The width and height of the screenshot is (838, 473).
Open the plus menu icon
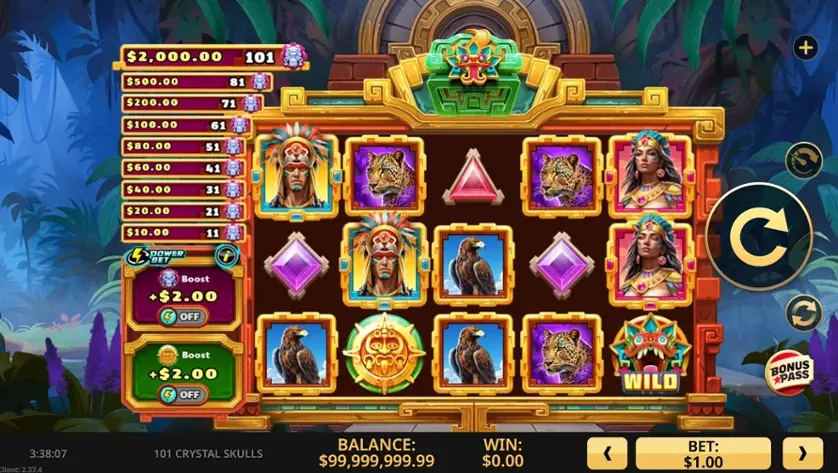(805, 47)
